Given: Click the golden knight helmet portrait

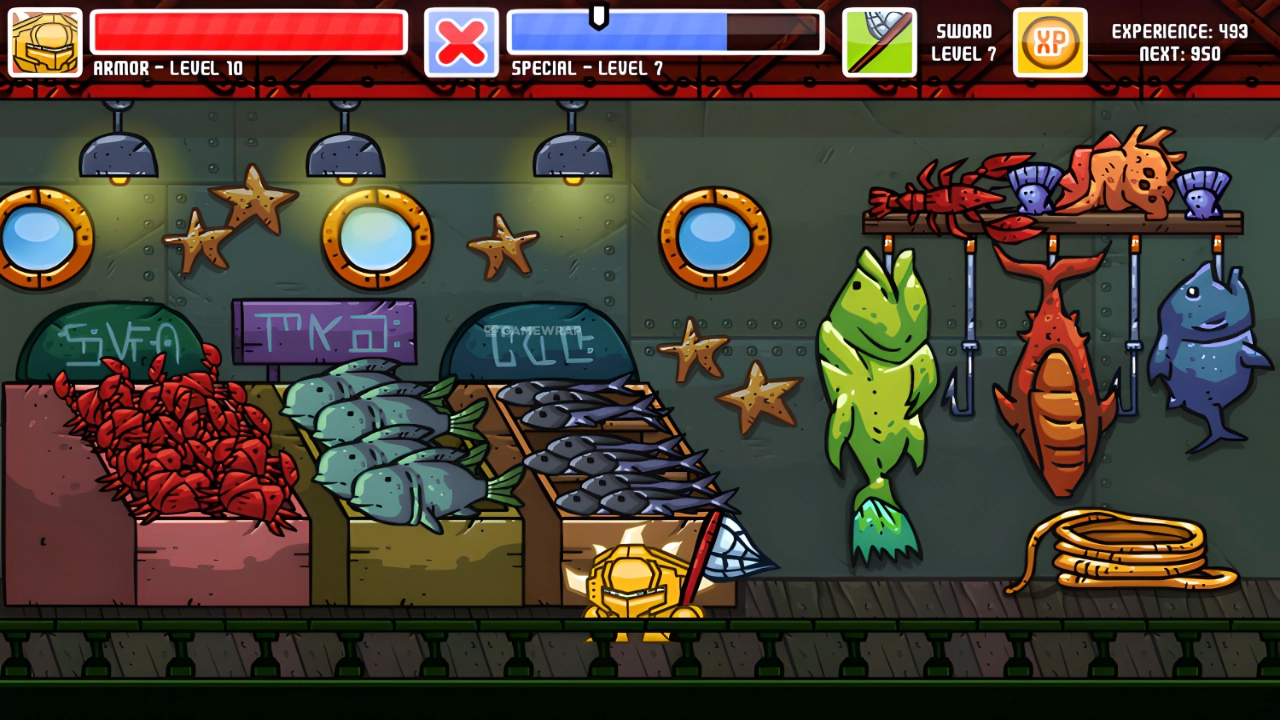Looking at the screenshot, I should tap(45, 42).
